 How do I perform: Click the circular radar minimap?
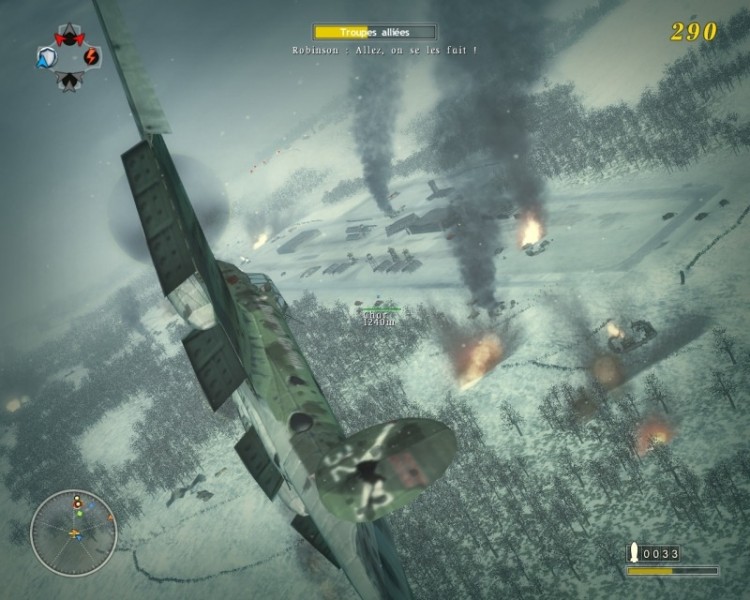[x=74, y=533]
